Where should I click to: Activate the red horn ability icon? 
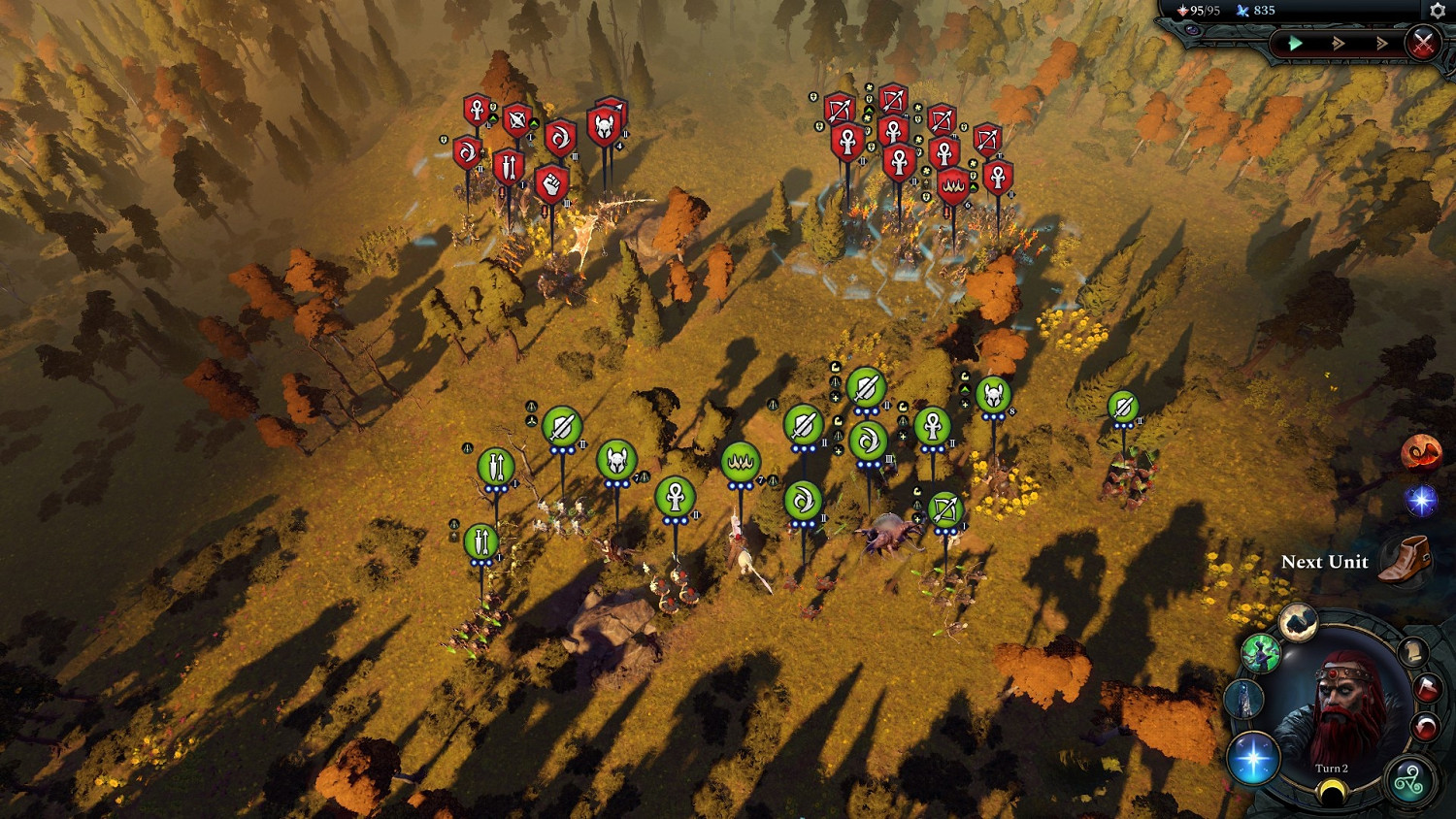click(1420, 453)
